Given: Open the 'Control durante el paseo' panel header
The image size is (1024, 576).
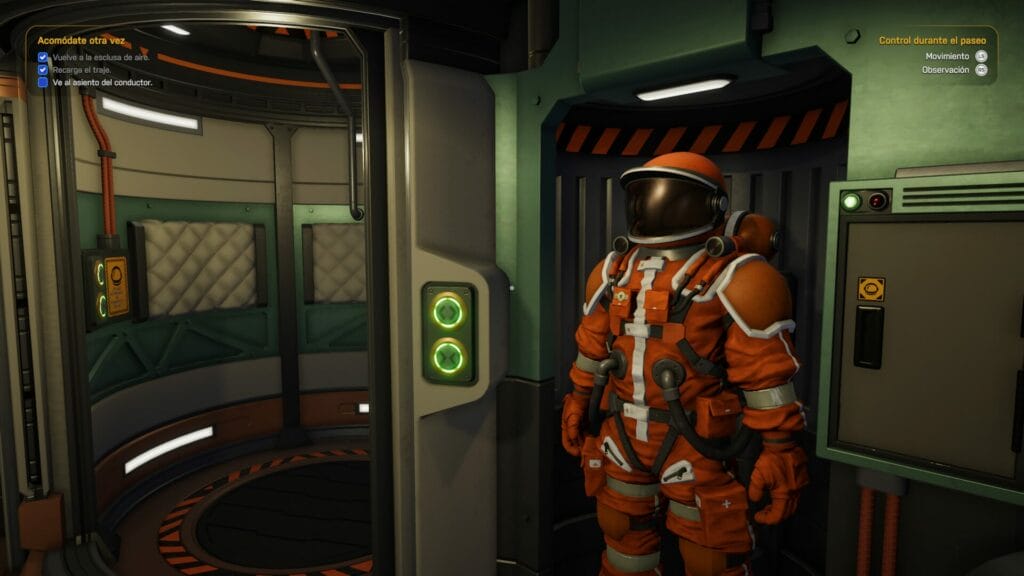Looking at the screenshot, I should coord(932,41).
